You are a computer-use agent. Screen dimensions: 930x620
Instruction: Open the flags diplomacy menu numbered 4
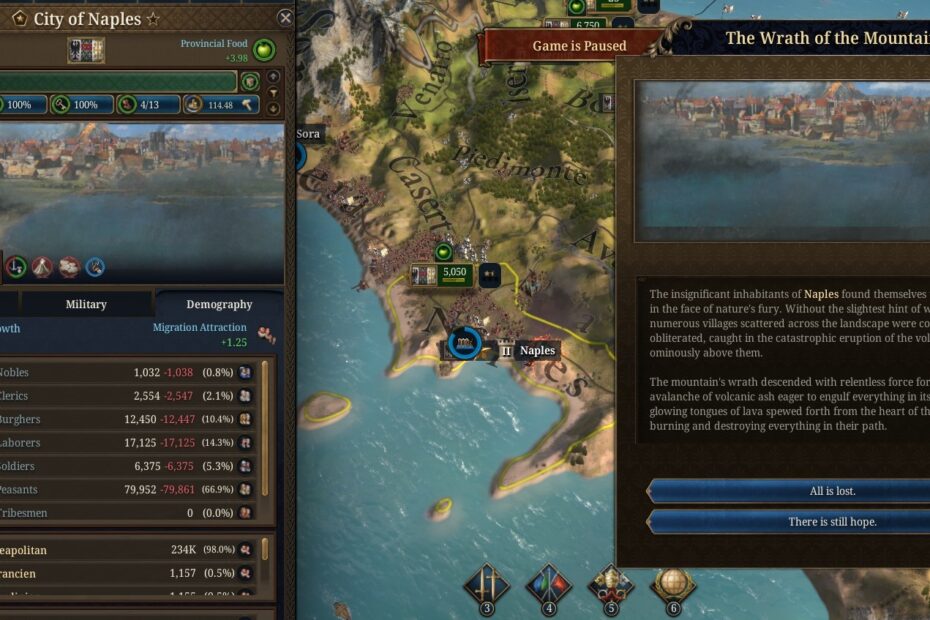point(549,586)
